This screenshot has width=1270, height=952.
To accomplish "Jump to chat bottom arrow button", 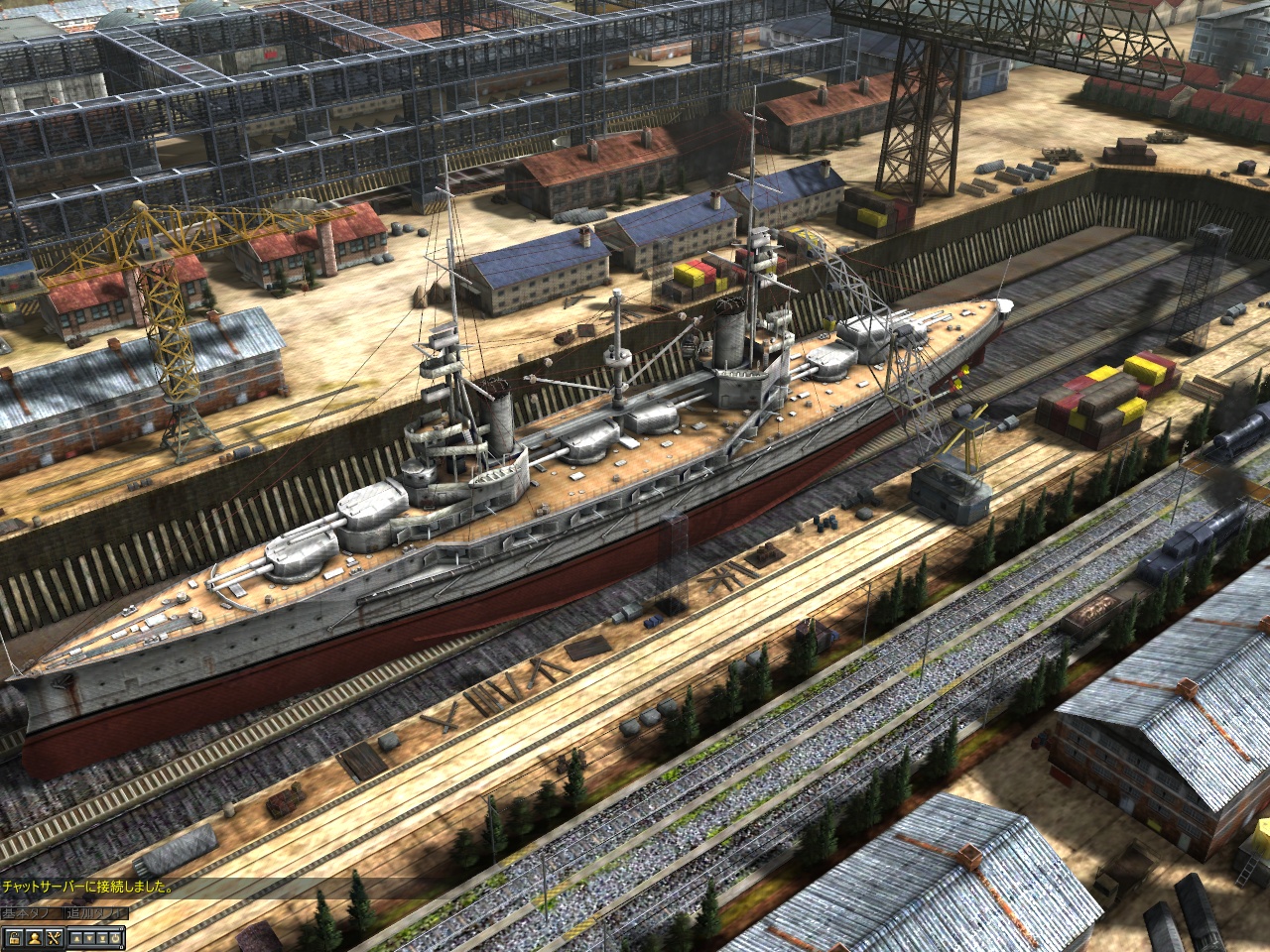I will tap(102, 938).
